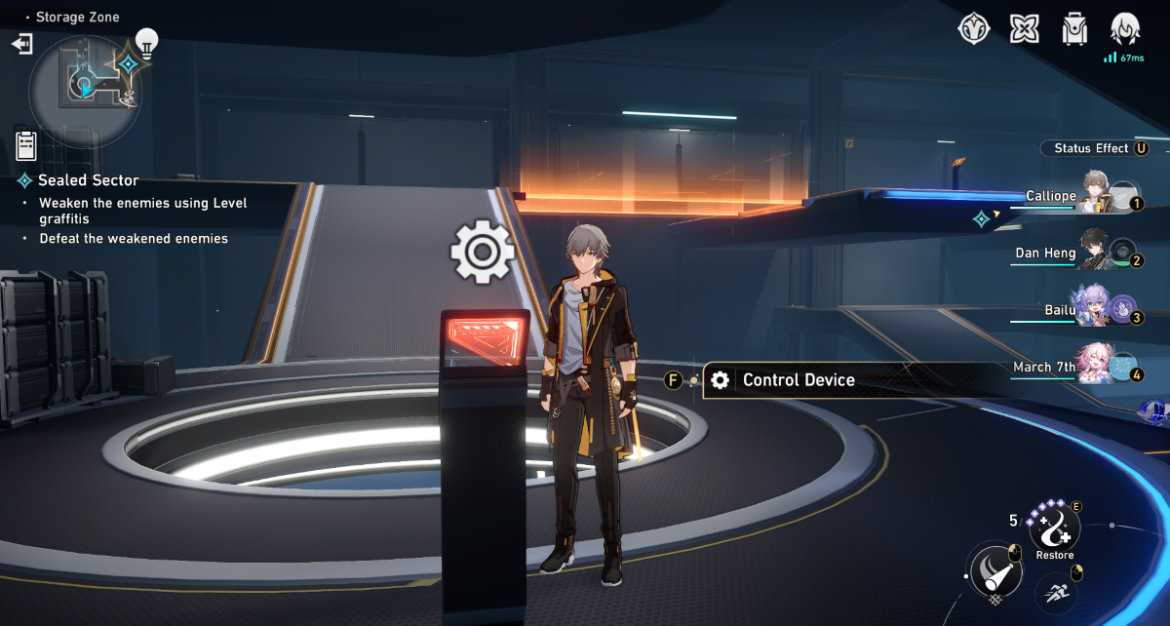The image size is (1170, 626).
Task: Use the baseball bat attack icon
Action: [x=994, y=572]
